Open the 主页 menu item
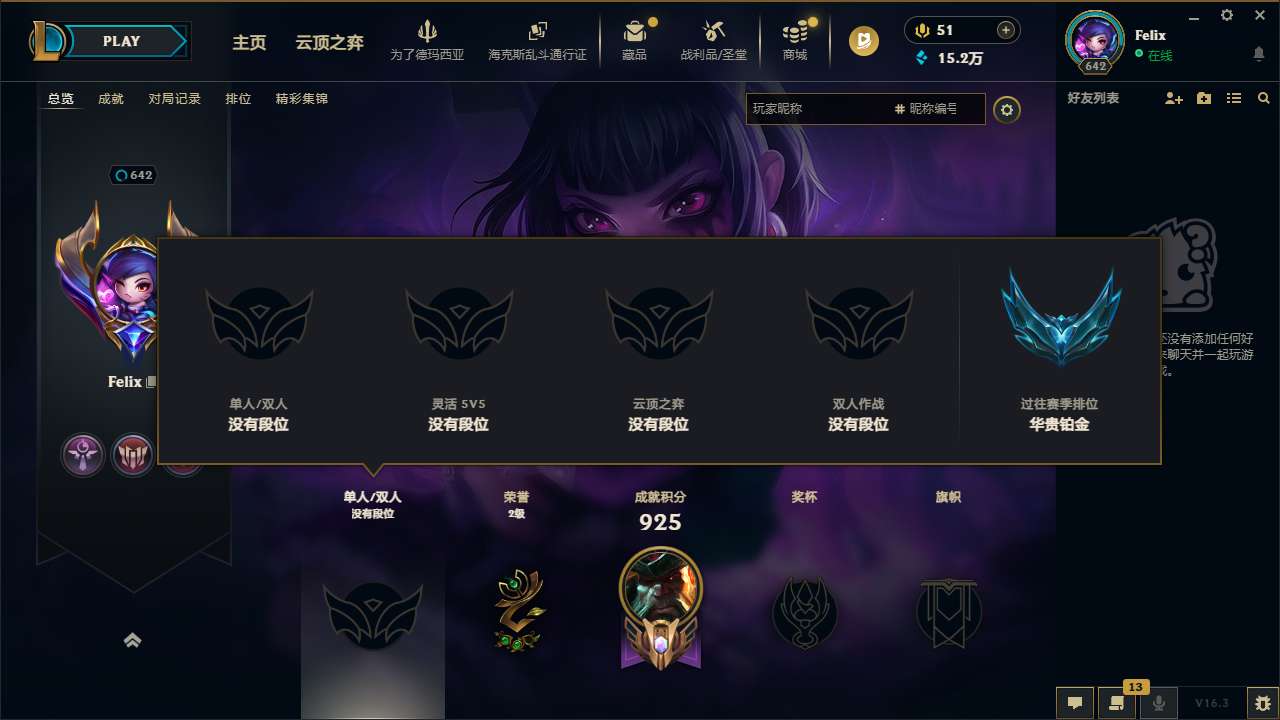 248,42
